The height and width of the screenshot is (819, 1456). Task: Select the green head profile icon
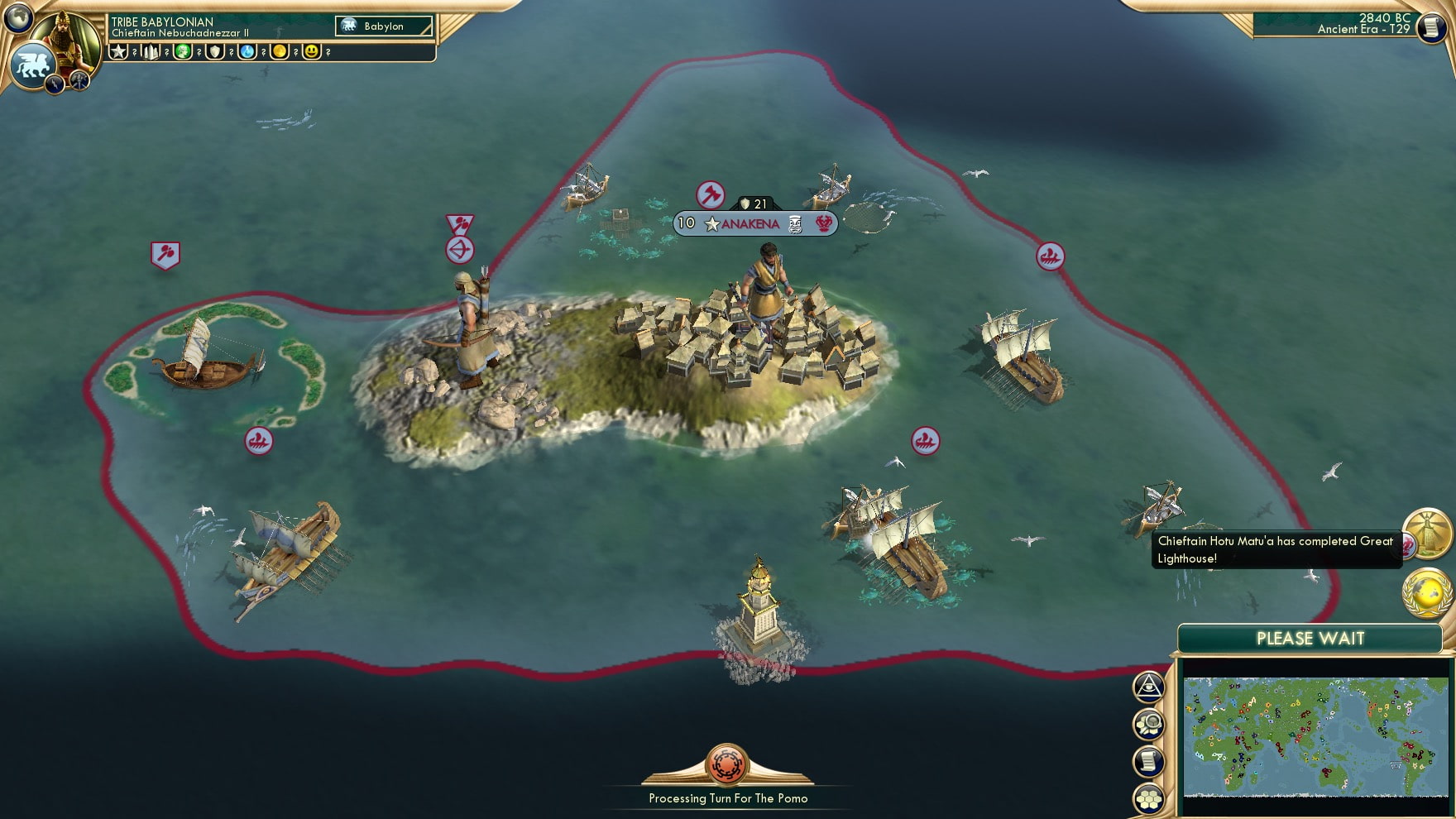(183, 51)
